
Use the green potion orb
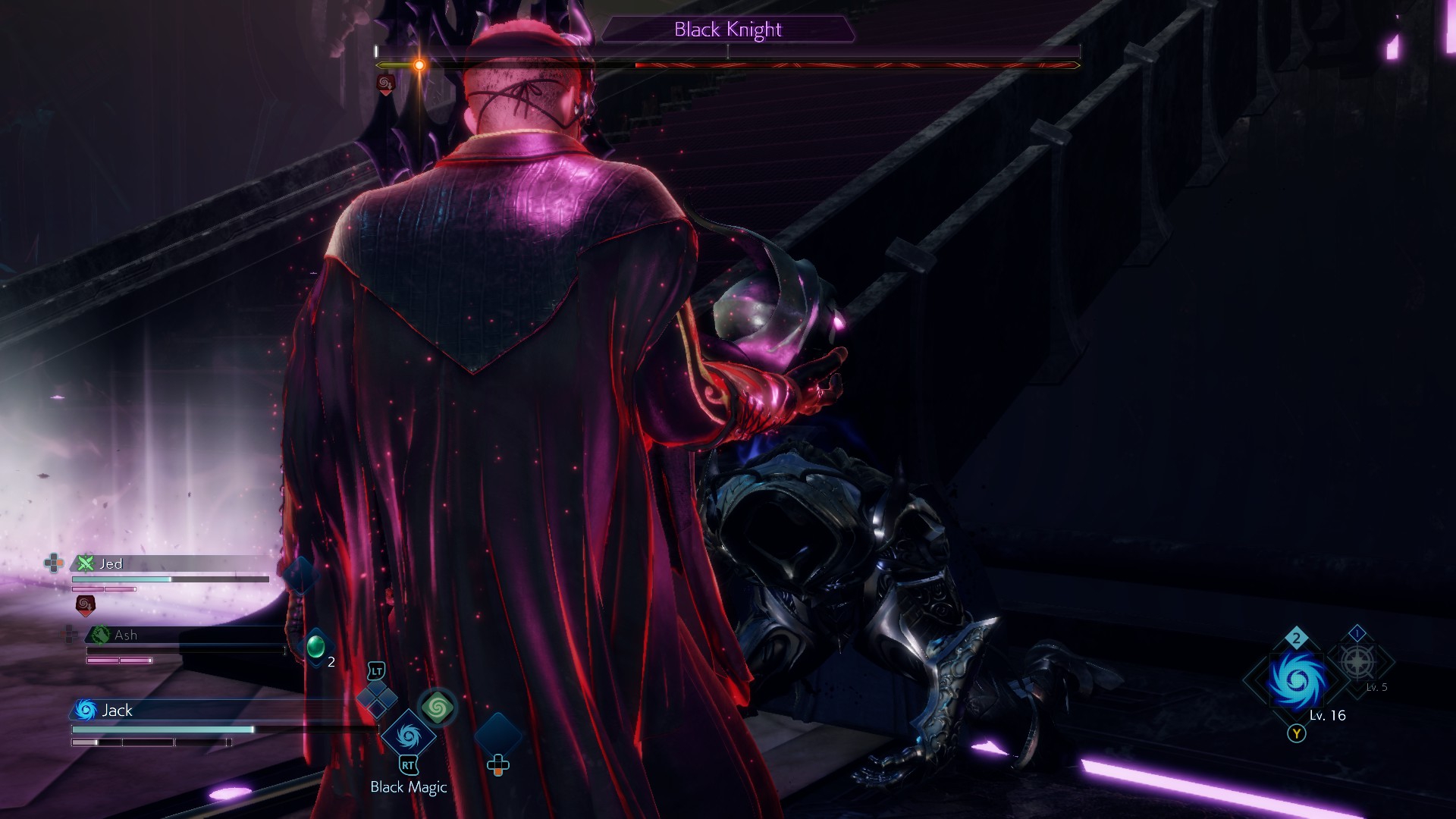(x=315, y=647)
